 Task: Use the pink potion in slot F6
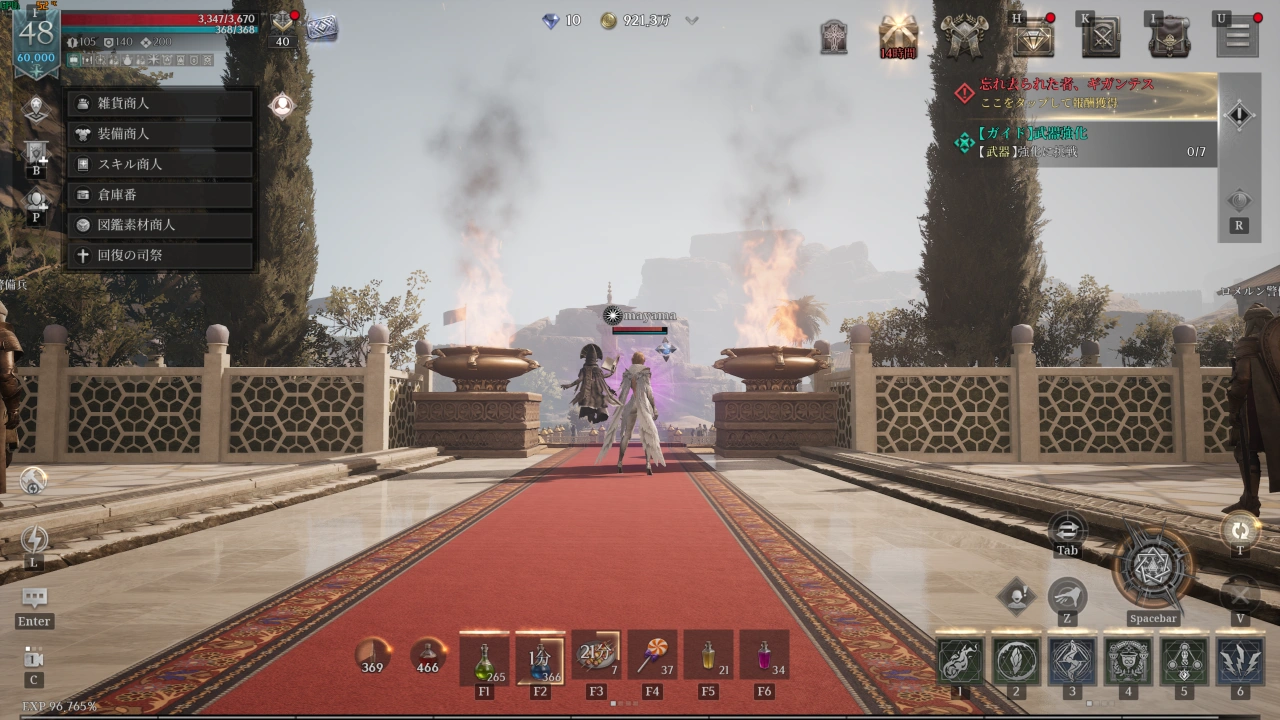(x=765, y=657)
